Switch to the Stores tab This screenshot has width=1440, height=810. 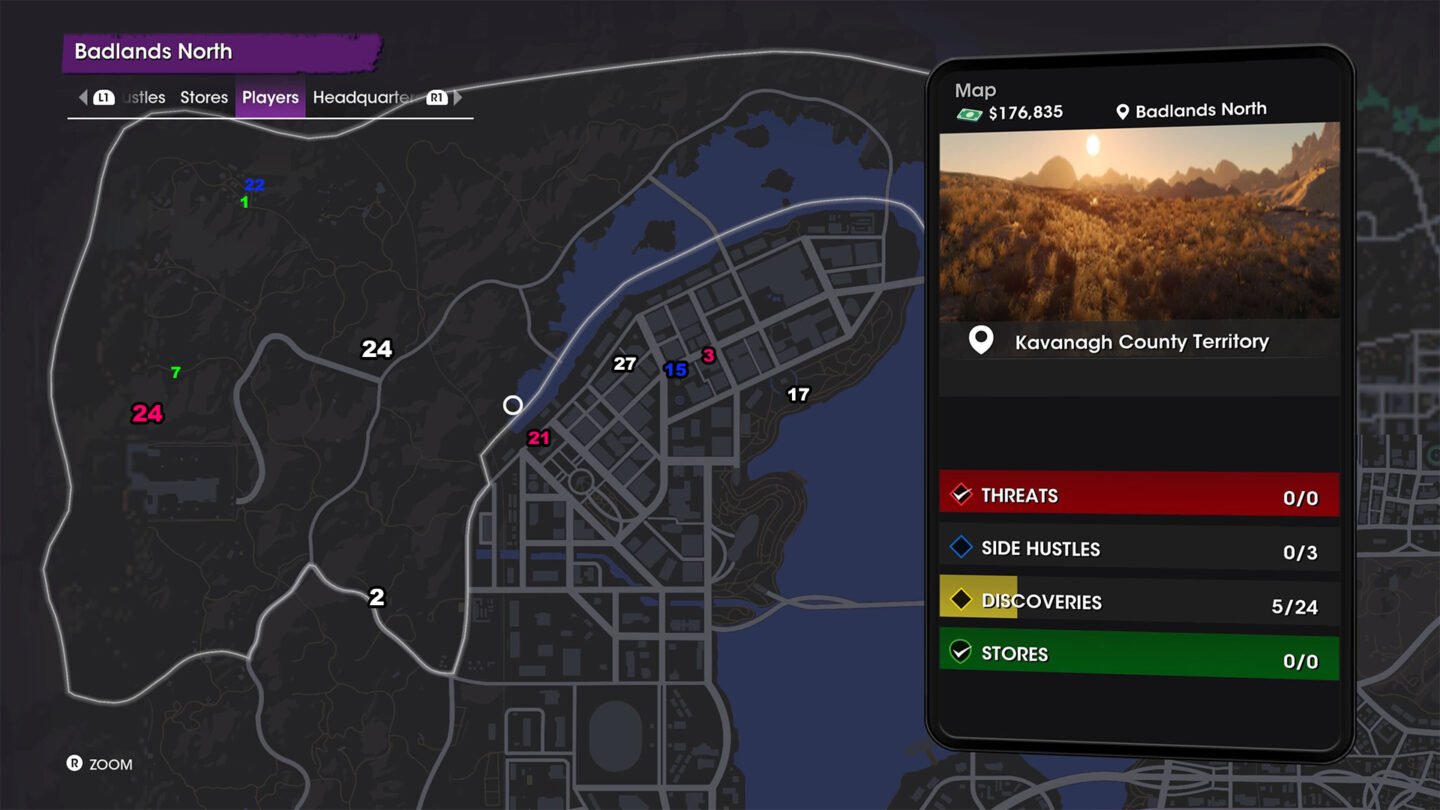tap(203, 97)
